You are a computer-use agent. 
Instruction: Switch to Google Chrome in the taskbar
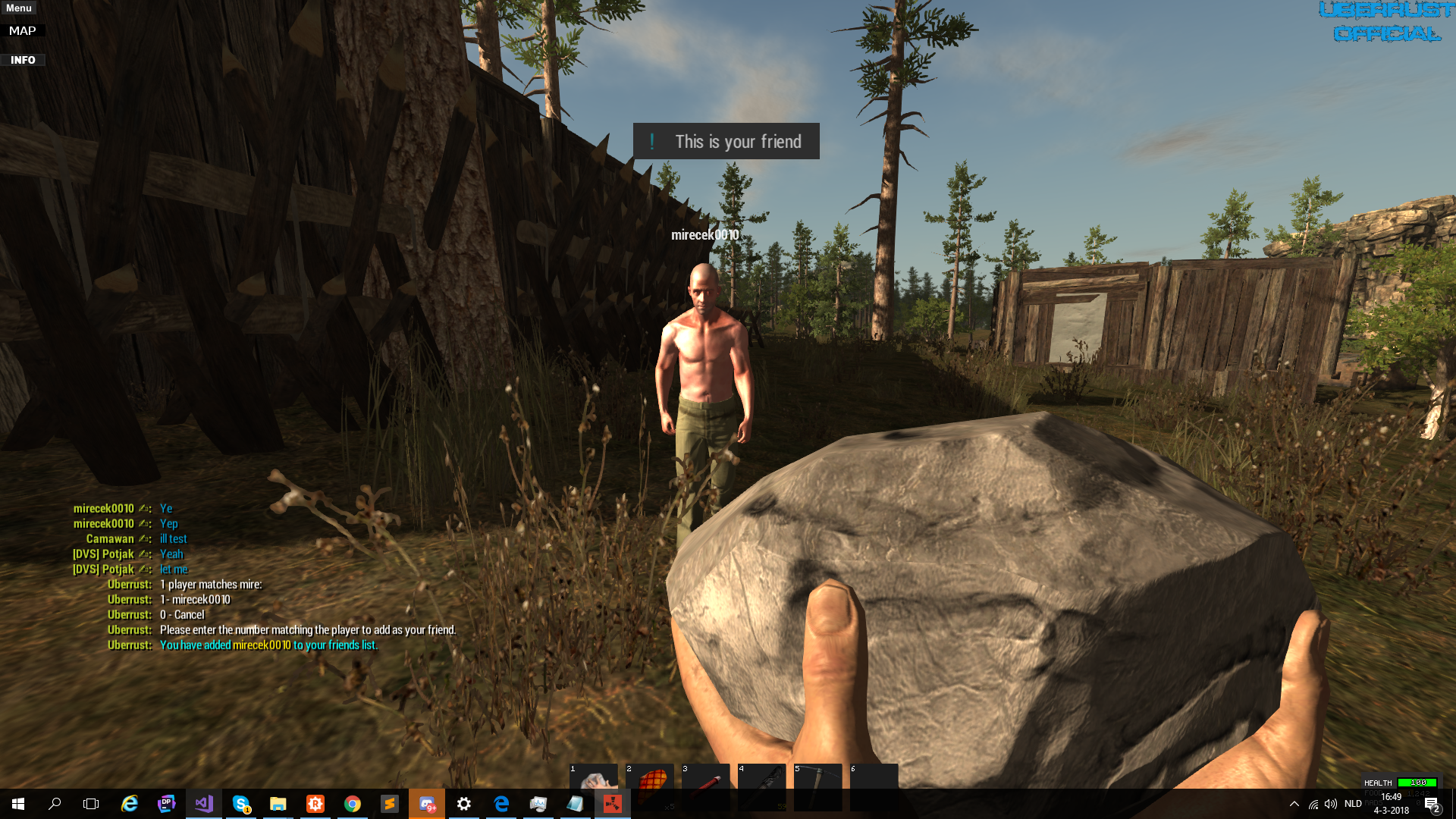click(352, 804)
